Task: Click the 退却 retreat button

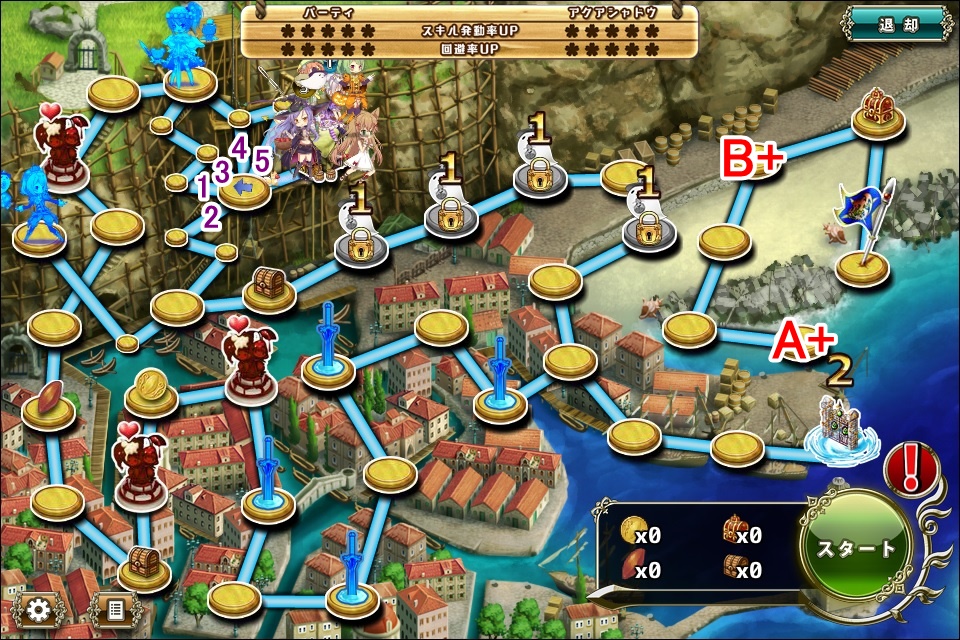Action: pos(895,22)
